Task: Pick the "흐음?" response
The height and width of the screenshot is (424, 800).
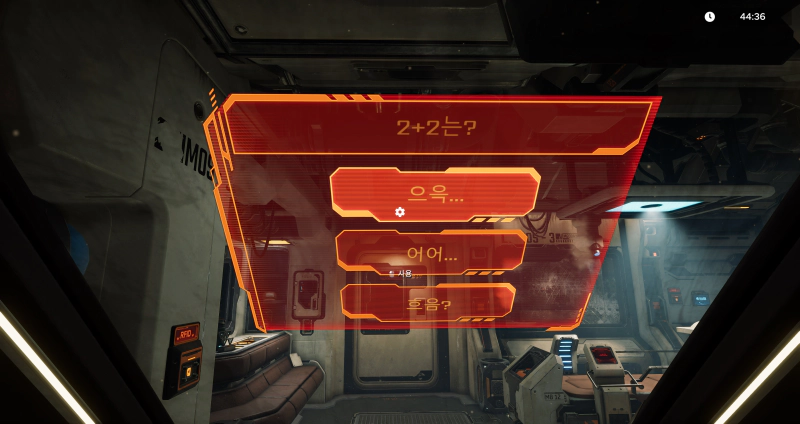Action: tap(428, 302)
